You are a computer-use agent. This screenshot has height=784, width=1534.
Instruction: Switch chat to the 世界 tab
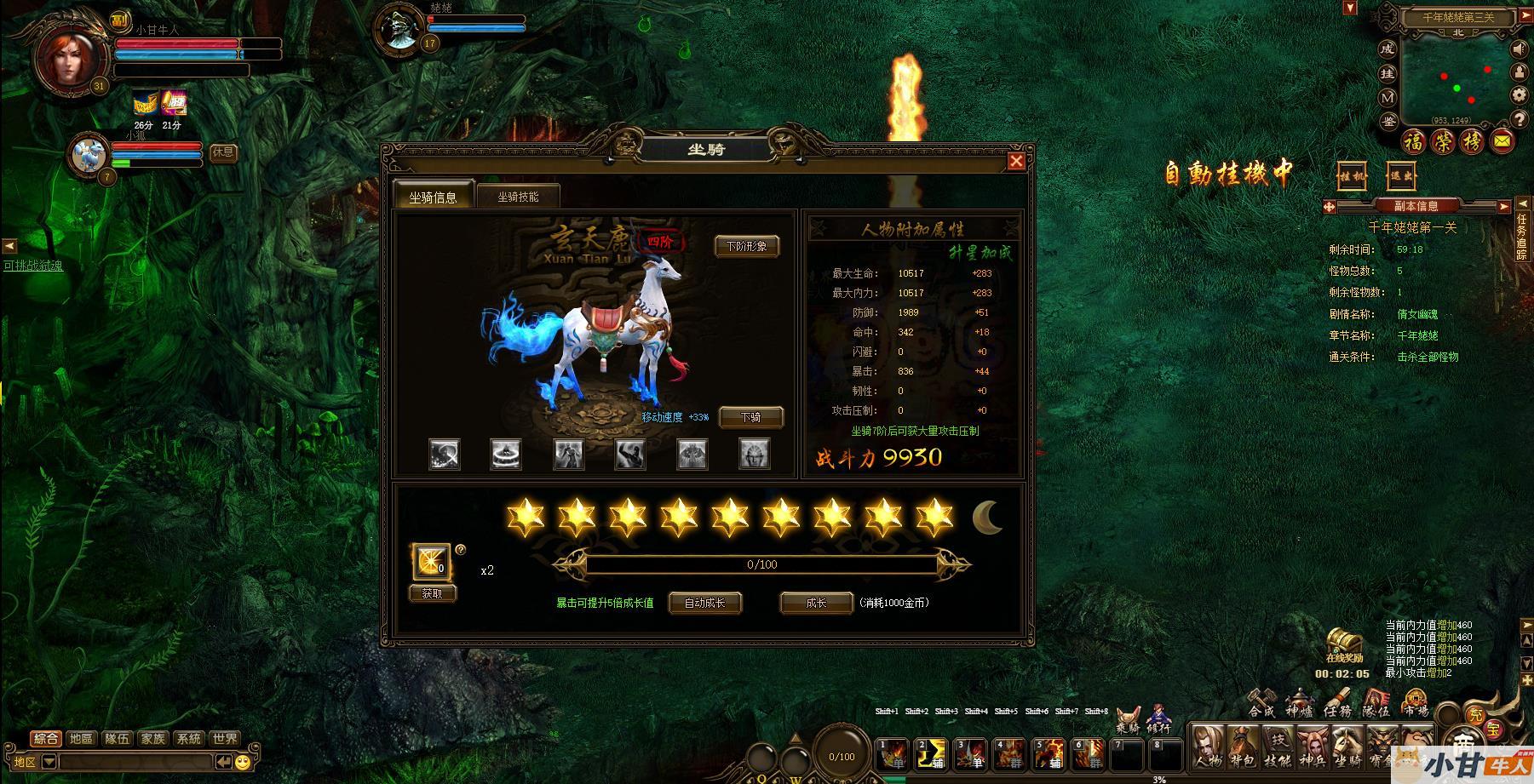click(226, 738)
